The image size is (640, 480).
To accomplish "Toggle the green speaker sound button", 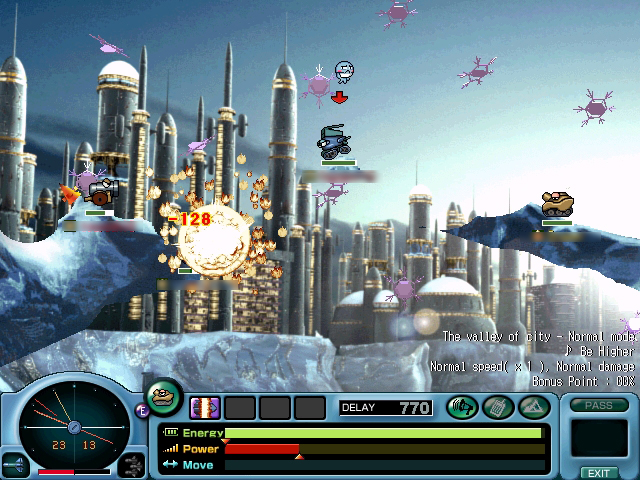I will pyautogui.click(x=462, y=407).
